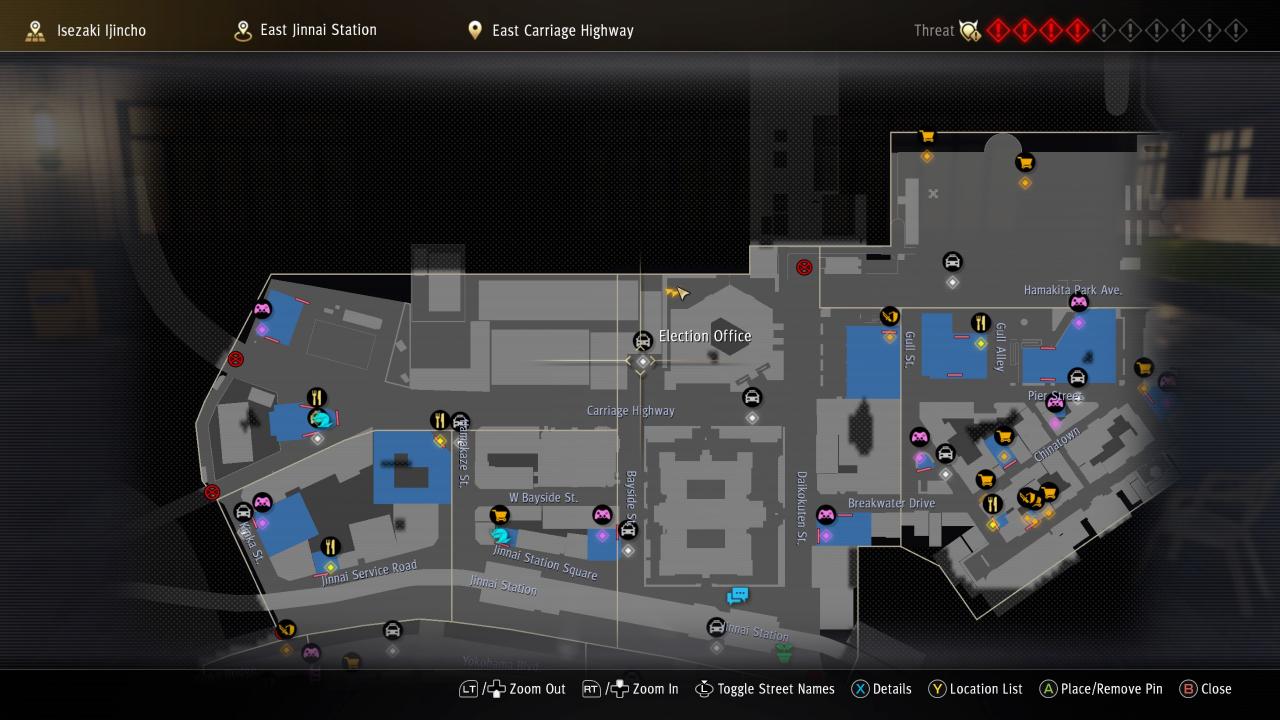Select the fork-and-knife marker beside Gull Alley

[980, 323]
